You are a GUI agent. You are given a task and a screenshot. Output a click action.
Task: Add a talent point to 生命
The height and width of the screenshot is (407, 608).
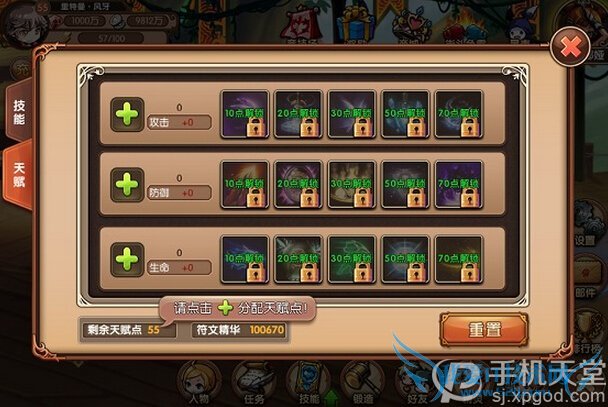(129, 260)
